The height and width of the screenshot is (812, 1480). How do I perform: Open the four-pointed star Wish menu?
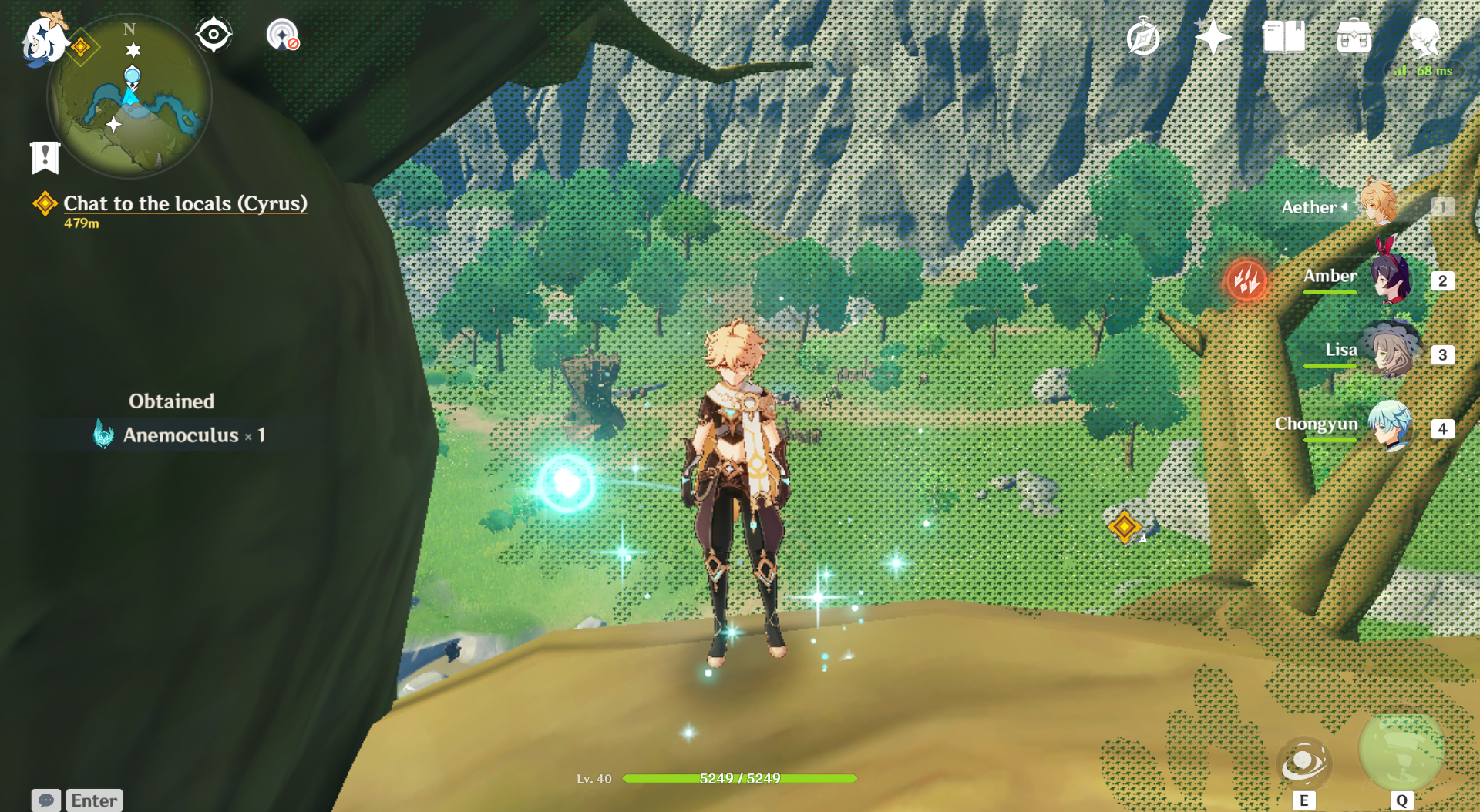click(x=1213, y=37)
